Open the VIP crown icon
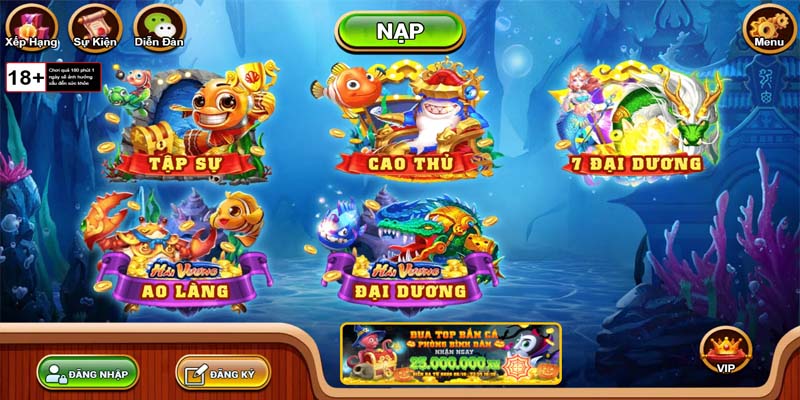Screen dimensions: 800x400 (x=725, y=351)
